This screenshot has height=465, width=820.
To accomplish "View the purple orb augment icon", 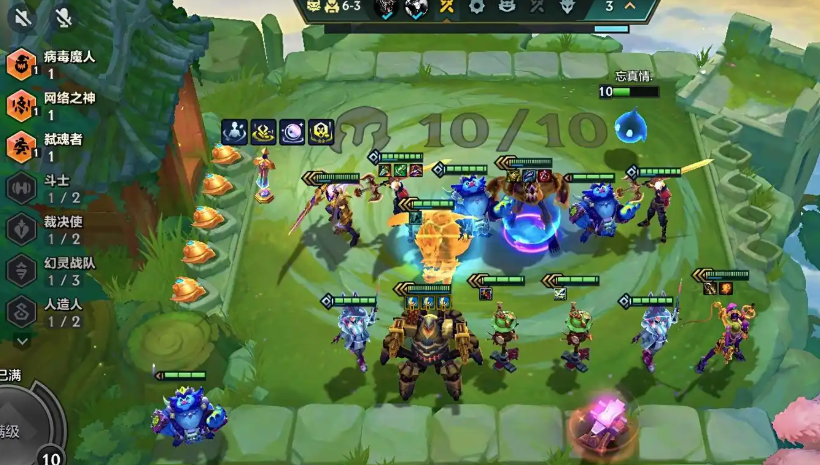I will (293, 131).
